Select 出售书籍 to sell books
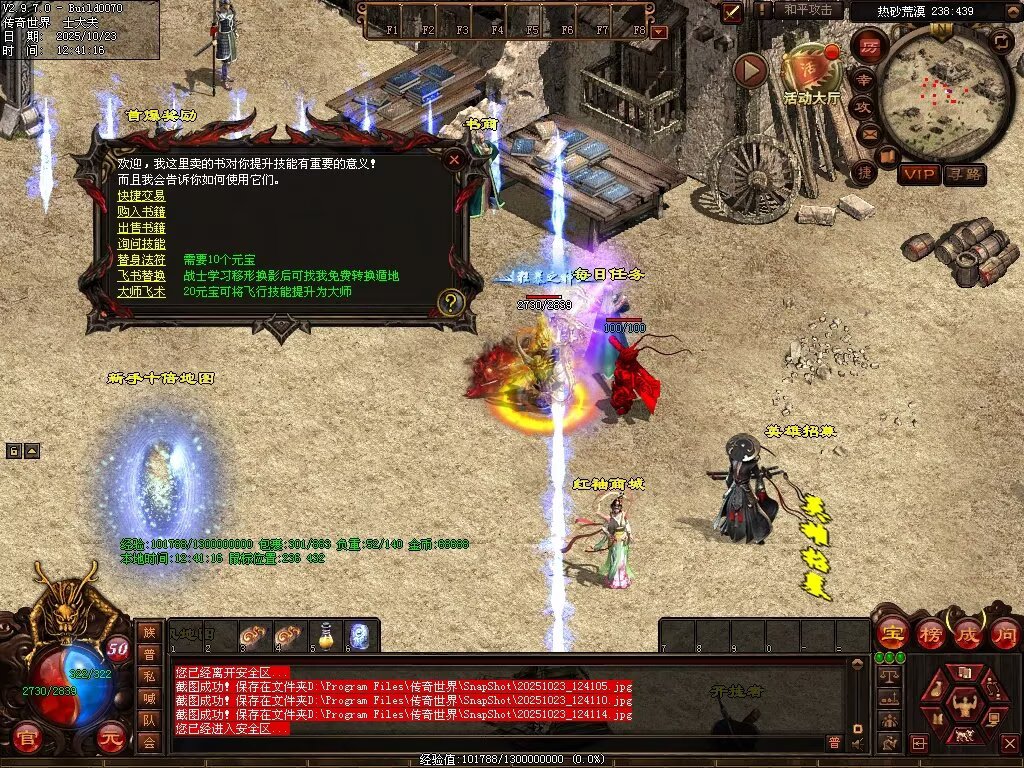Viewport: 1024px width, 768px height. [141, 228]
